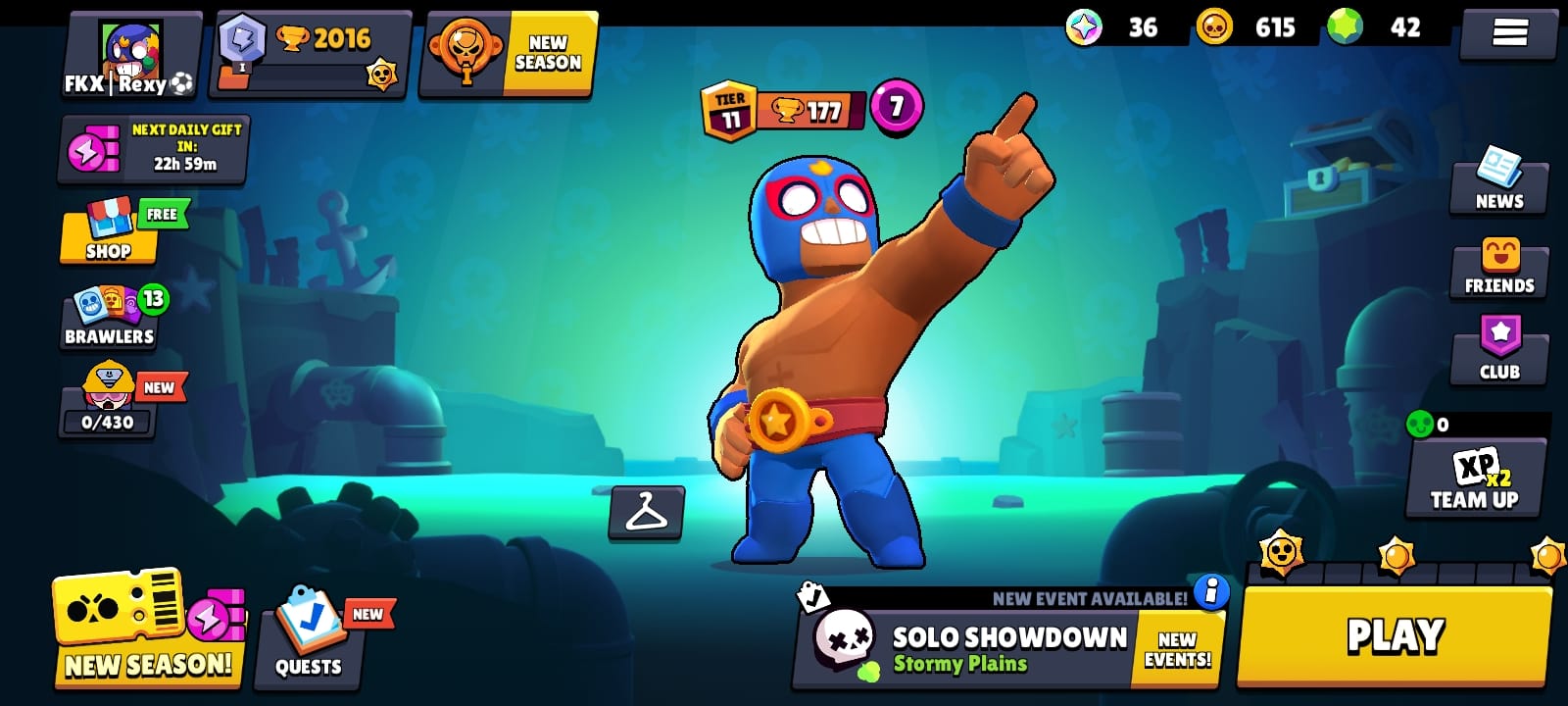
Task: Open XP x2 Team Up panel
Action: 1475,480
